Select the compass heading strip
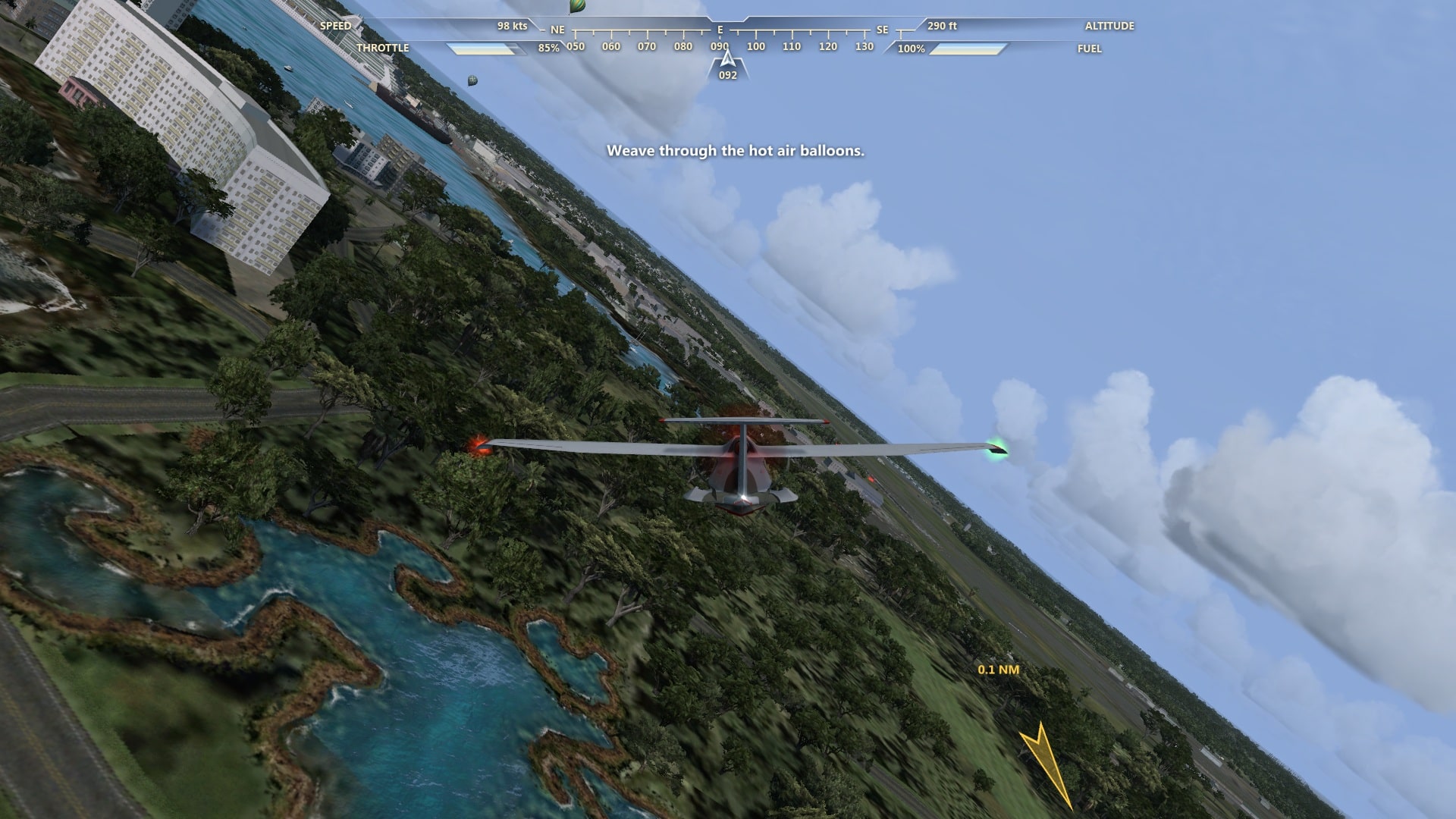1456x819 pixels. 720,39
